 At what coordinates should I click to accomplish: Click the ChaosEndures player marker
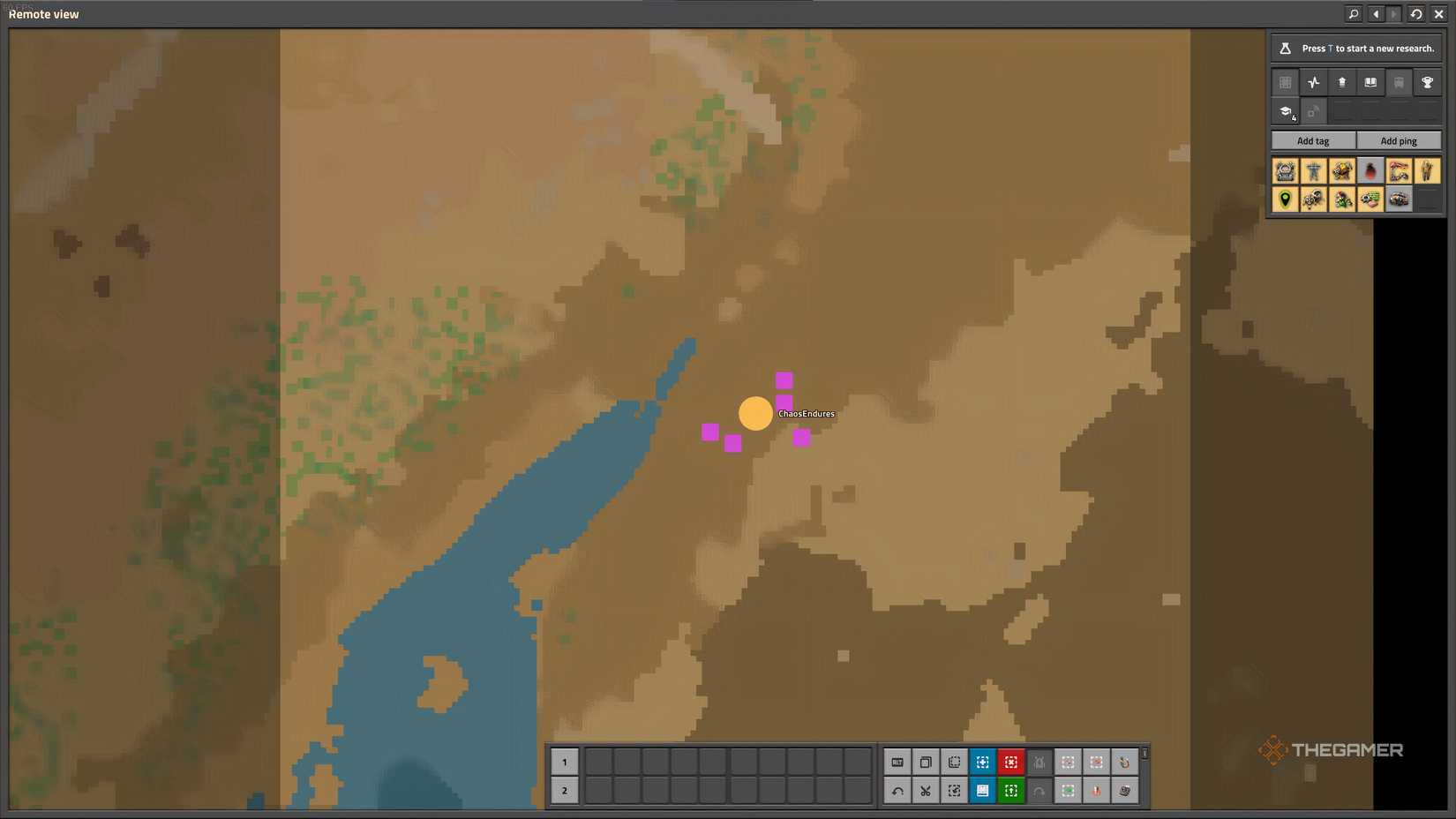[x=755, y=413]
